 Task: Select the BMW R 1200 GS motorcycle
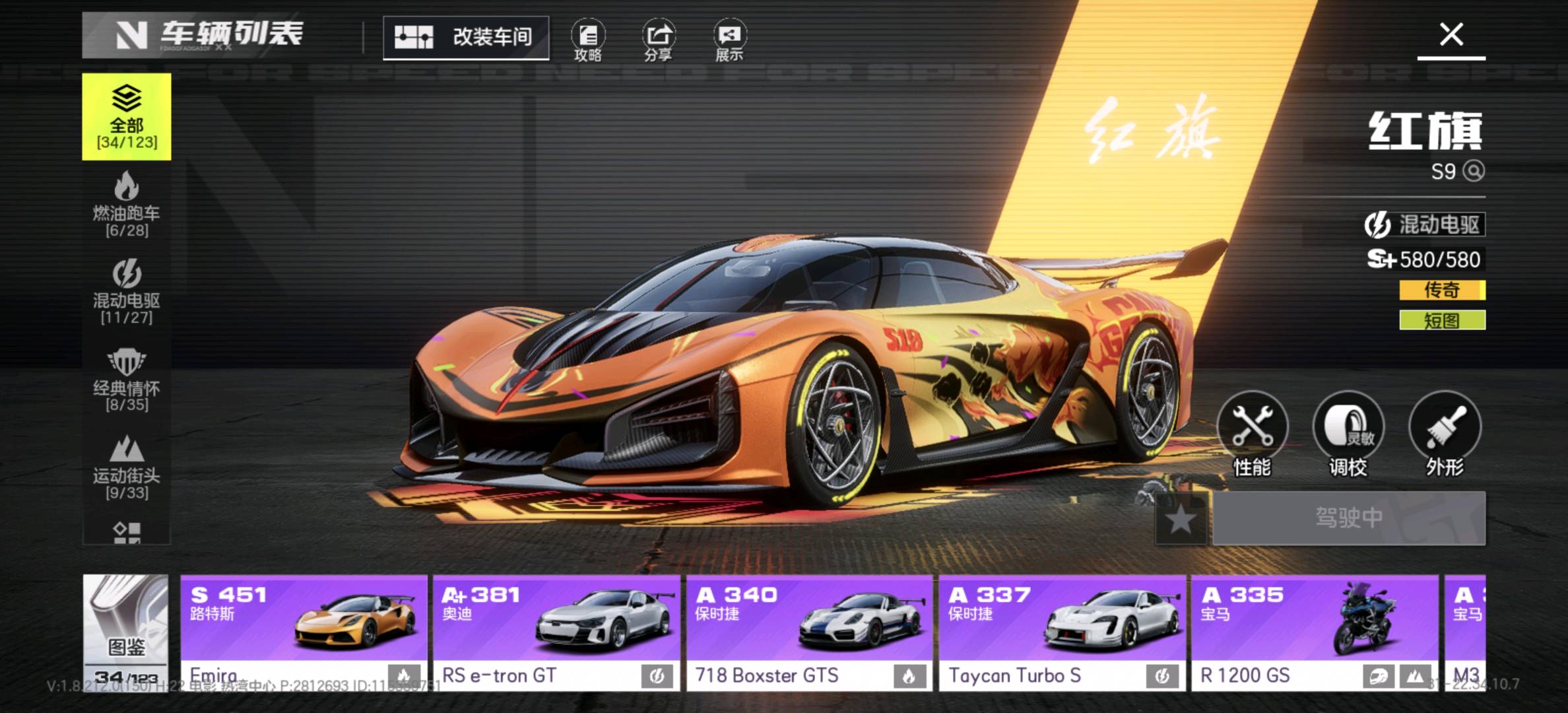(x=1315, y=632)
